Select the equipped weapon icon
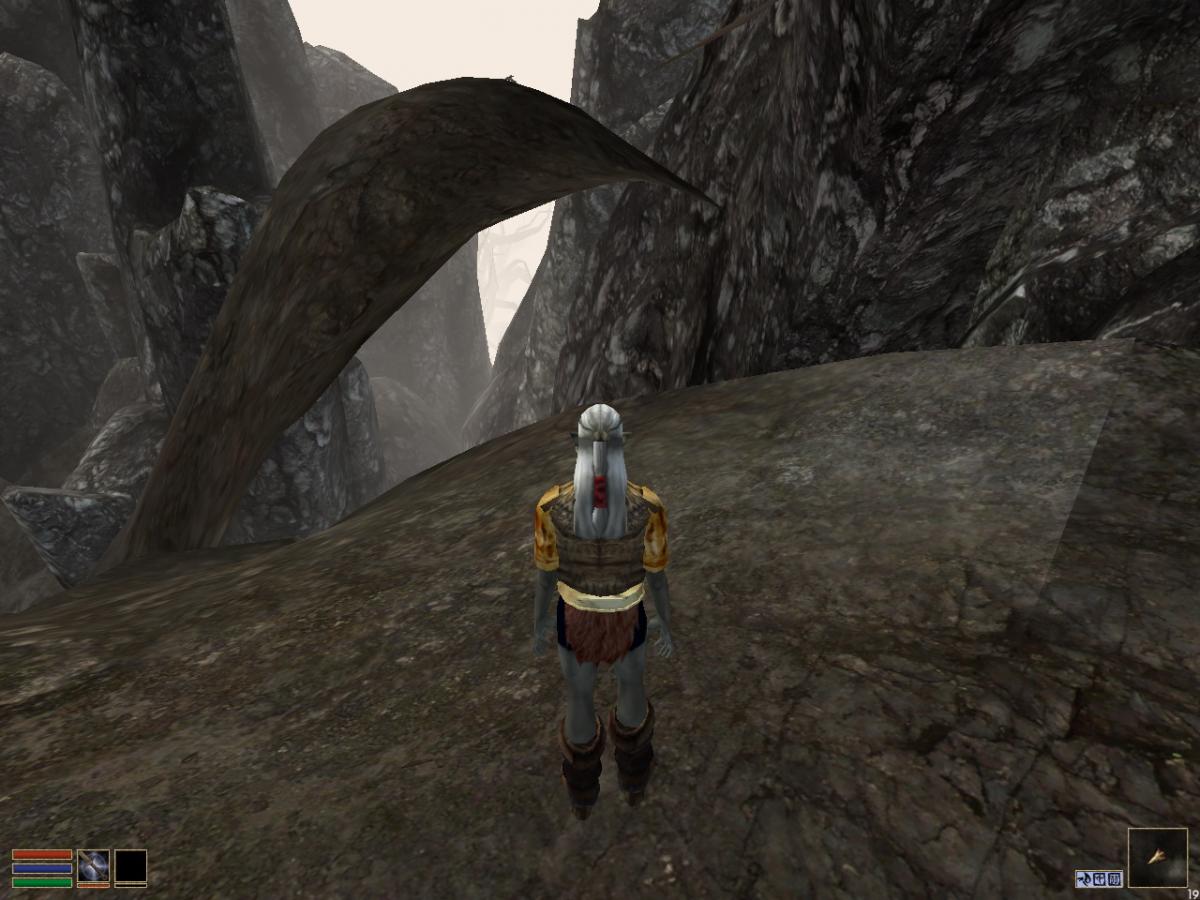 point(93,865)
